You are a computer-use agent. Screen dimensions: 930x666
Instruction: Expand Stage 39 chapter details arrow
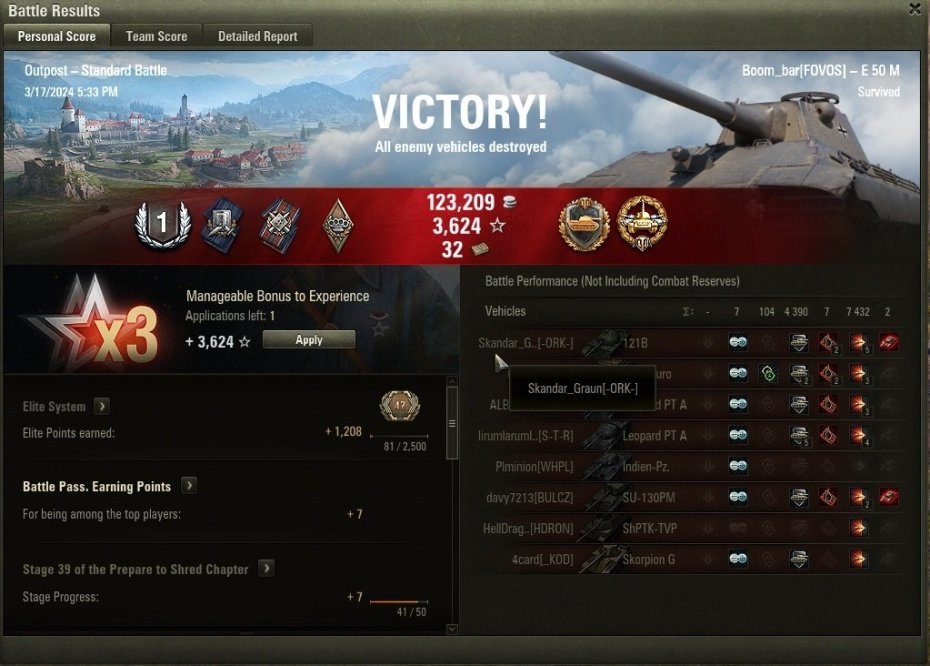pyautogui.click(x=266, y=569)
